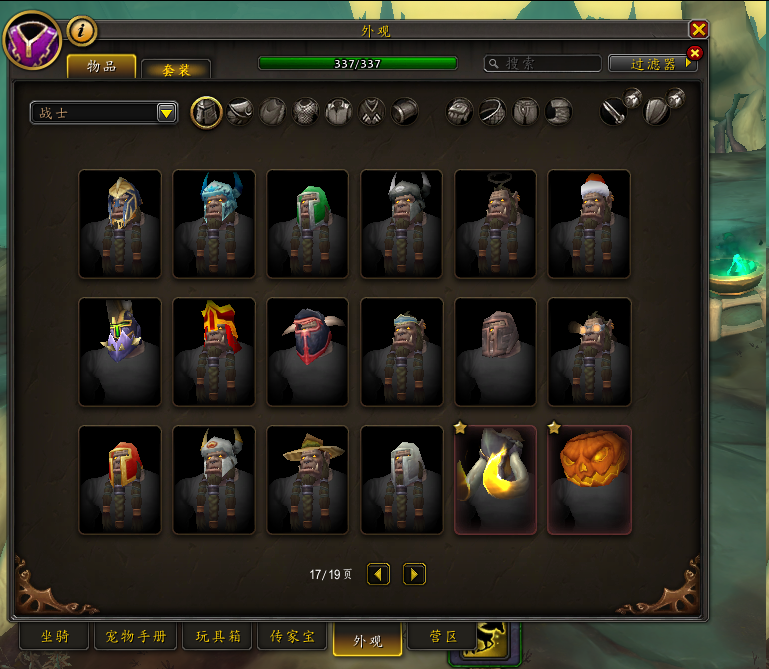This screenshot has width=769, height=669.
Task: Pick the red Santa hat appearance
Action: click(x=590, y=224)
